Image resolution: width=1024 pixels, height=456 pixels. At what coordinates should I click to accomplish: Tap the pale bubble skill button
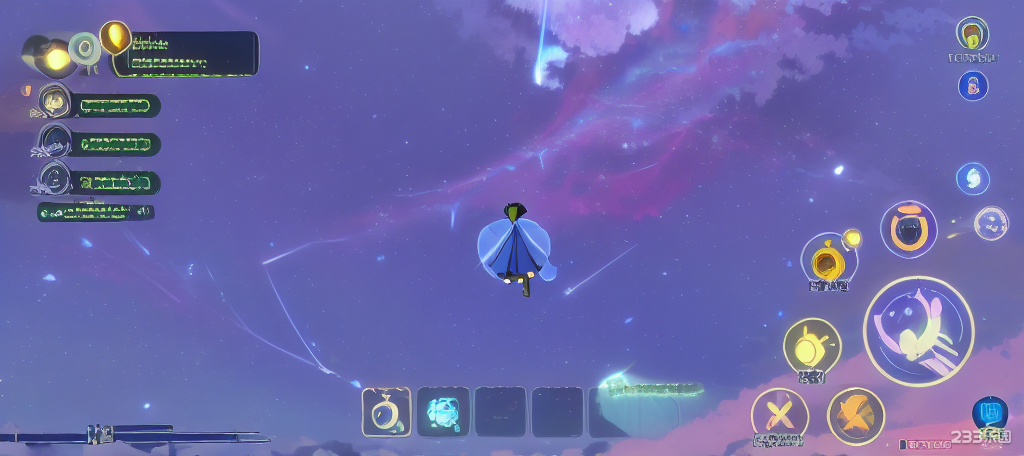(x=990, y=222)
